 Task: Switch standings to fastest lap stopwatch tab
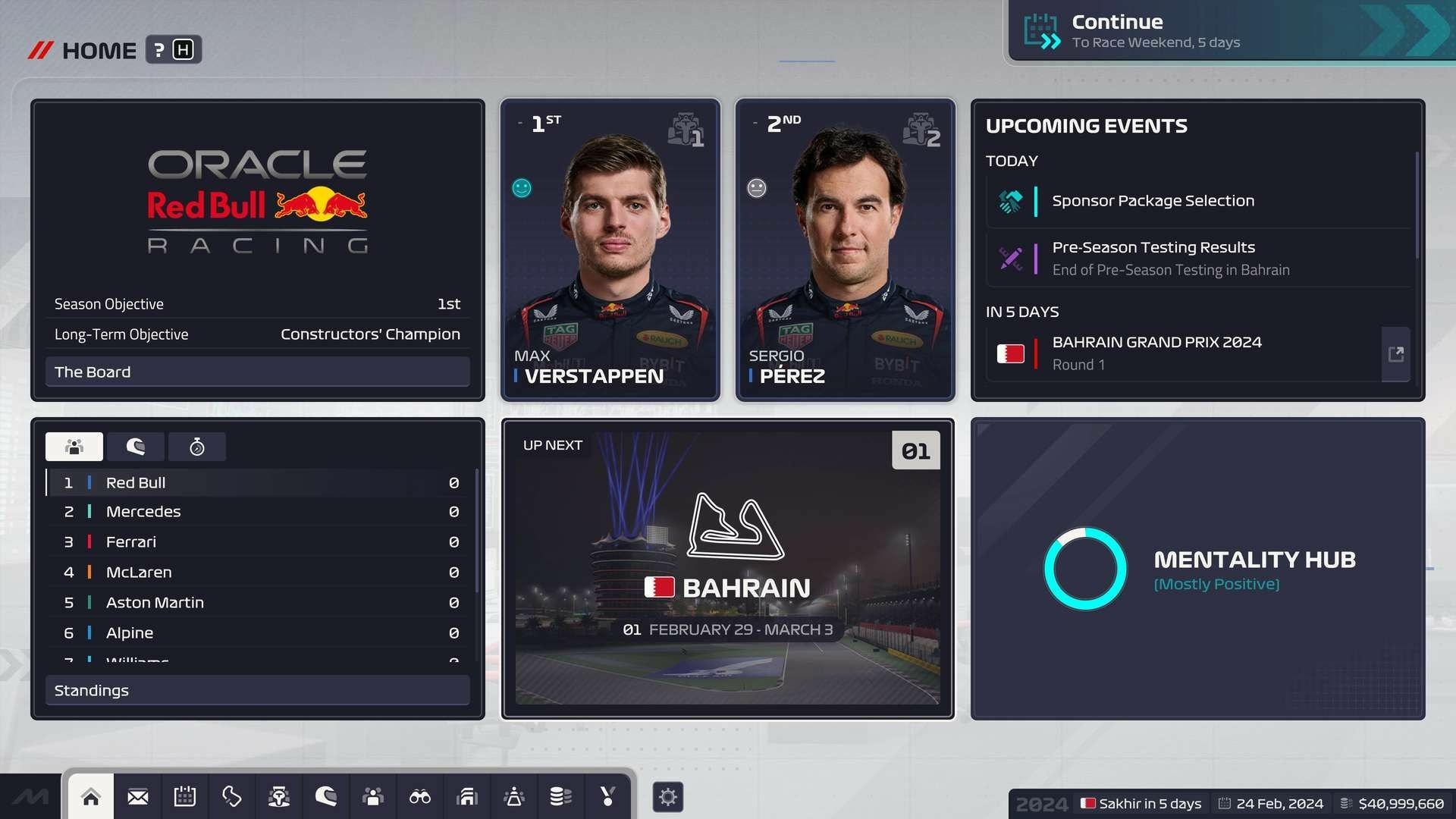197,447
